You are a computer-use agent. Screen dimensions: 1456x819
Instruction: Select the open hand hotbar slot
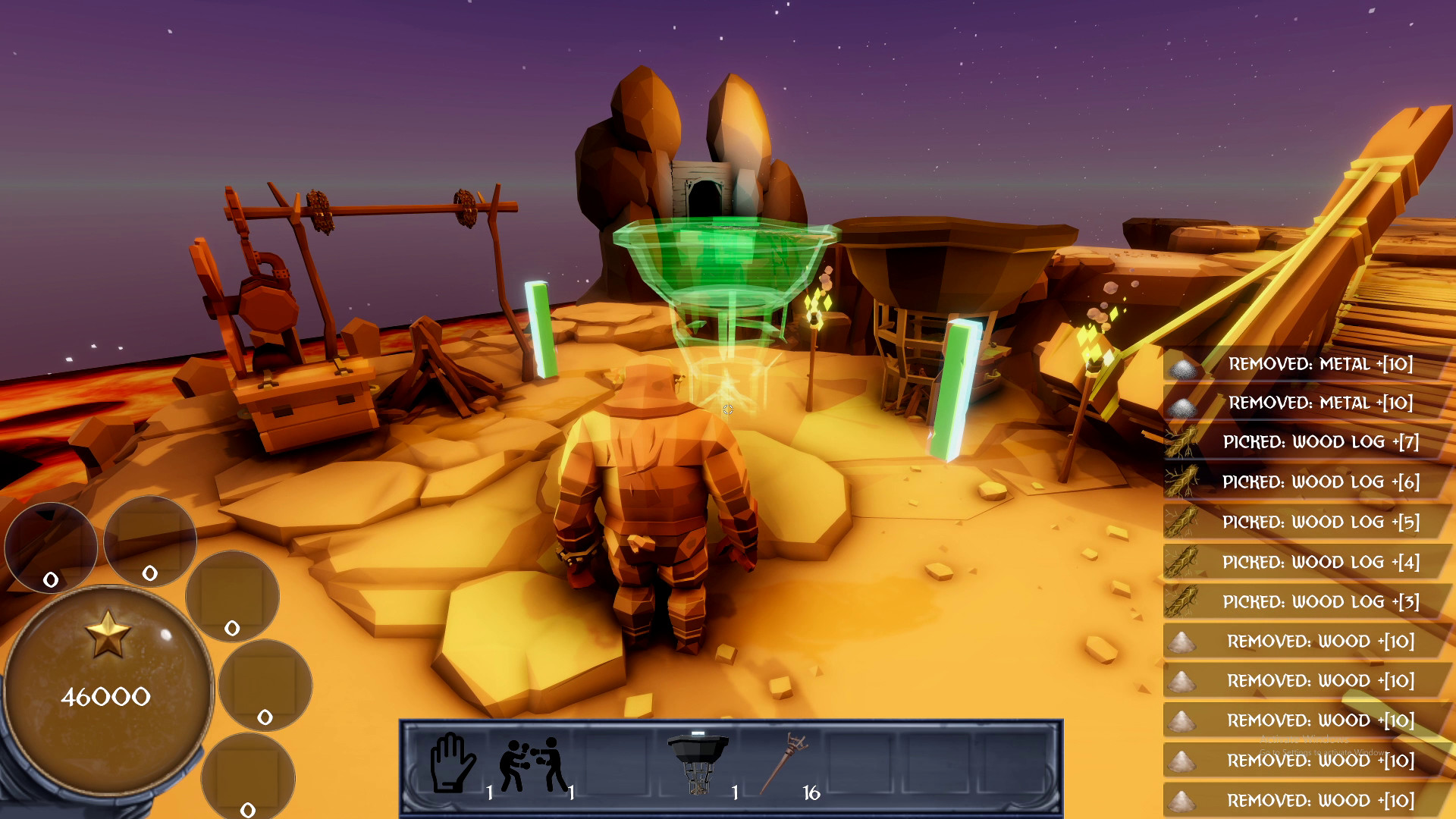(x=453, y=764)
